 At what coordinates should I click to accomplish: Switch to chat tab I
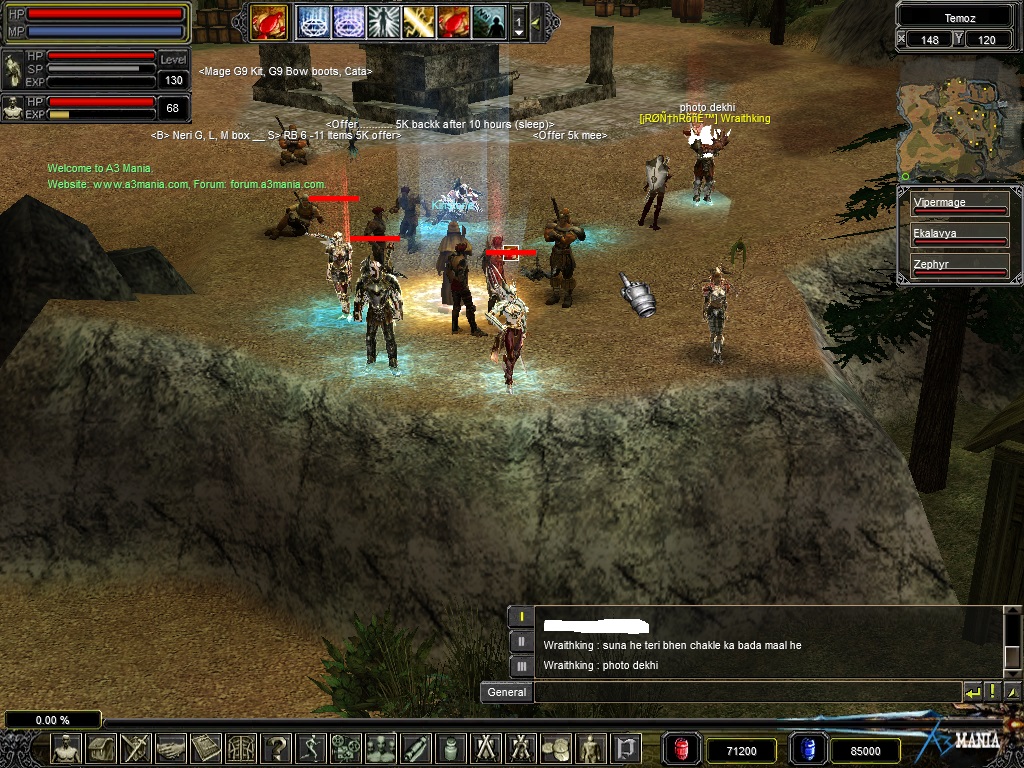pos(521,617)
